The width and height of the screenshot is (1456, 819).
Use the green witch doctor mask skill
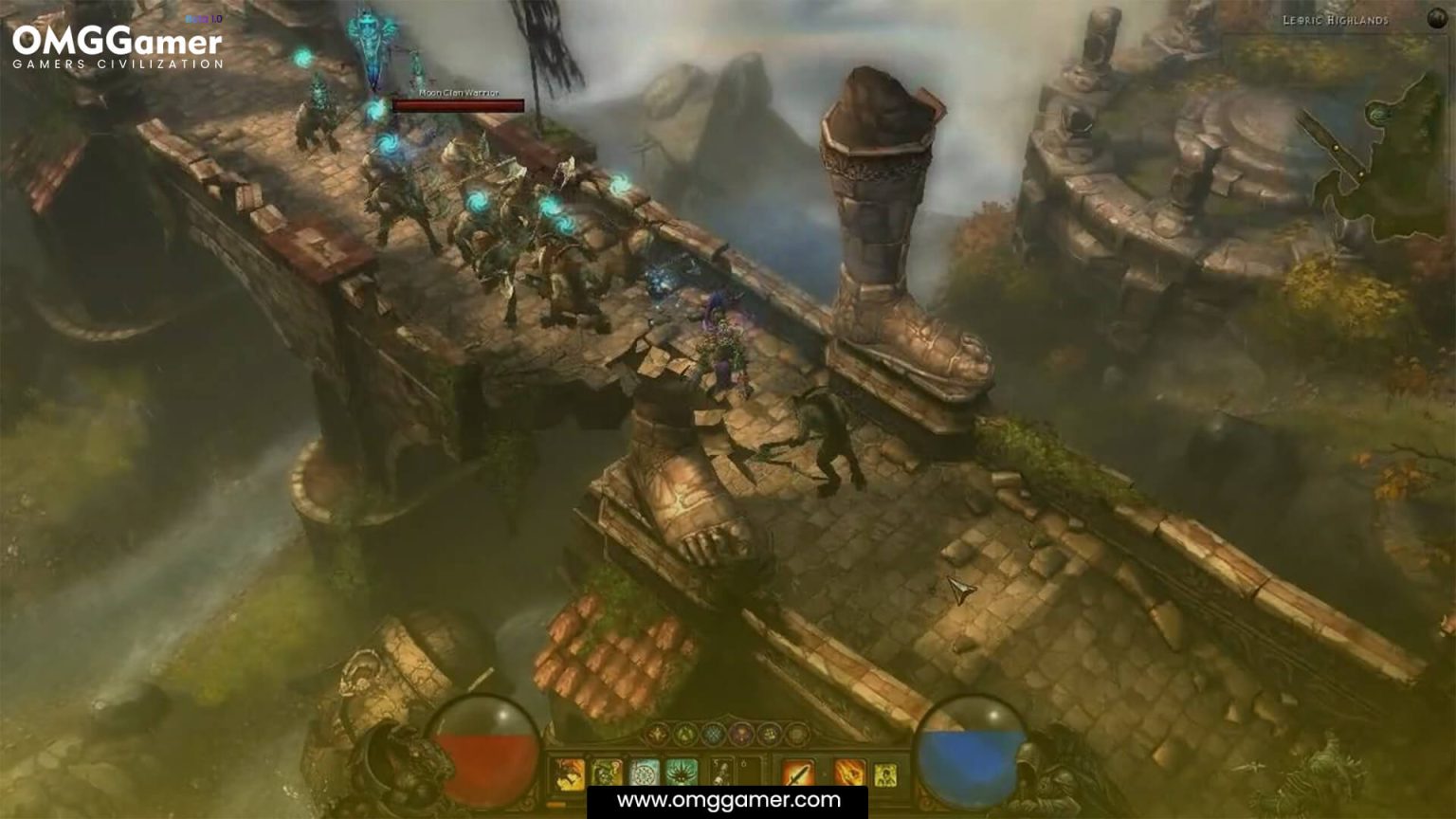point(607,773)
